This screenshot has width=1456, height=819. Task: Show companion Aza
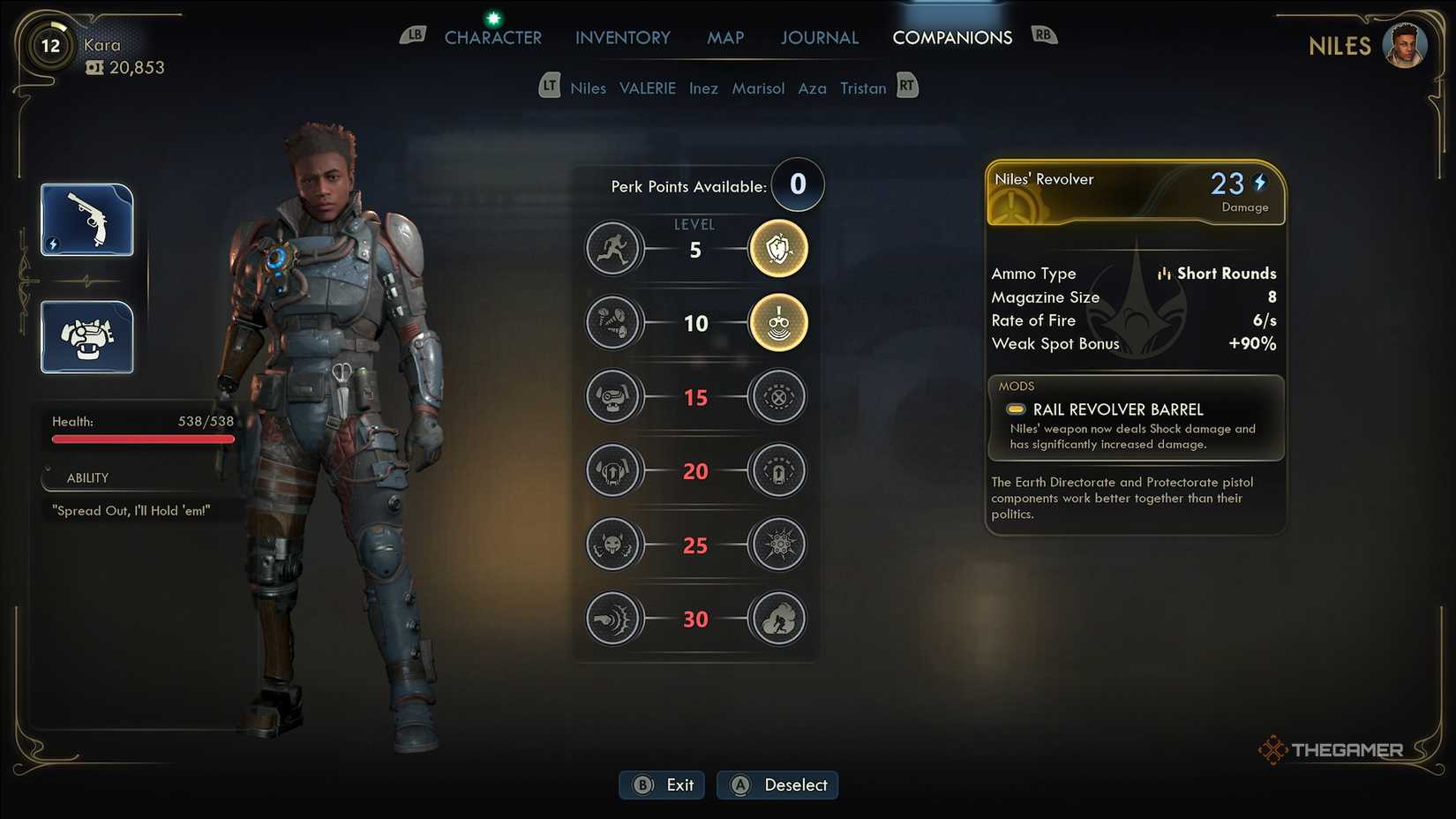pos(812,88)
